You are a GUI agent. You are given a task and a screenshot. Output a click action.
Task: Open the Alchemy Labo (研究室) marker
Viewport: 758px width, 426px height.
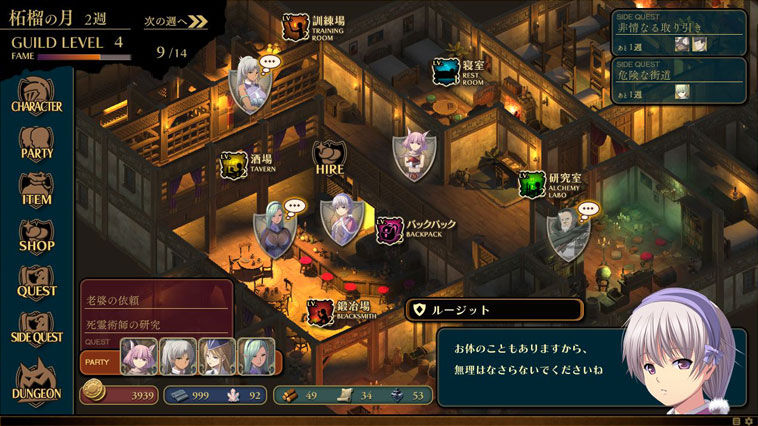[532, 183]
